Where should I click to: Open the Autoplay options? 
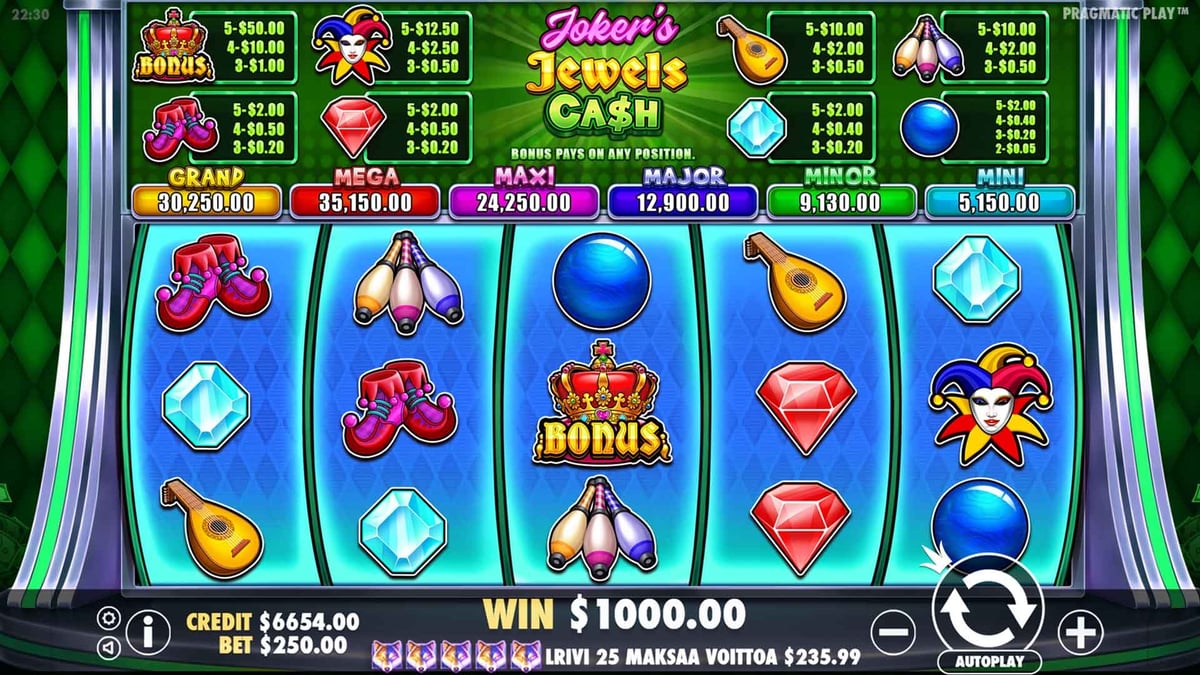coord(989,662)
